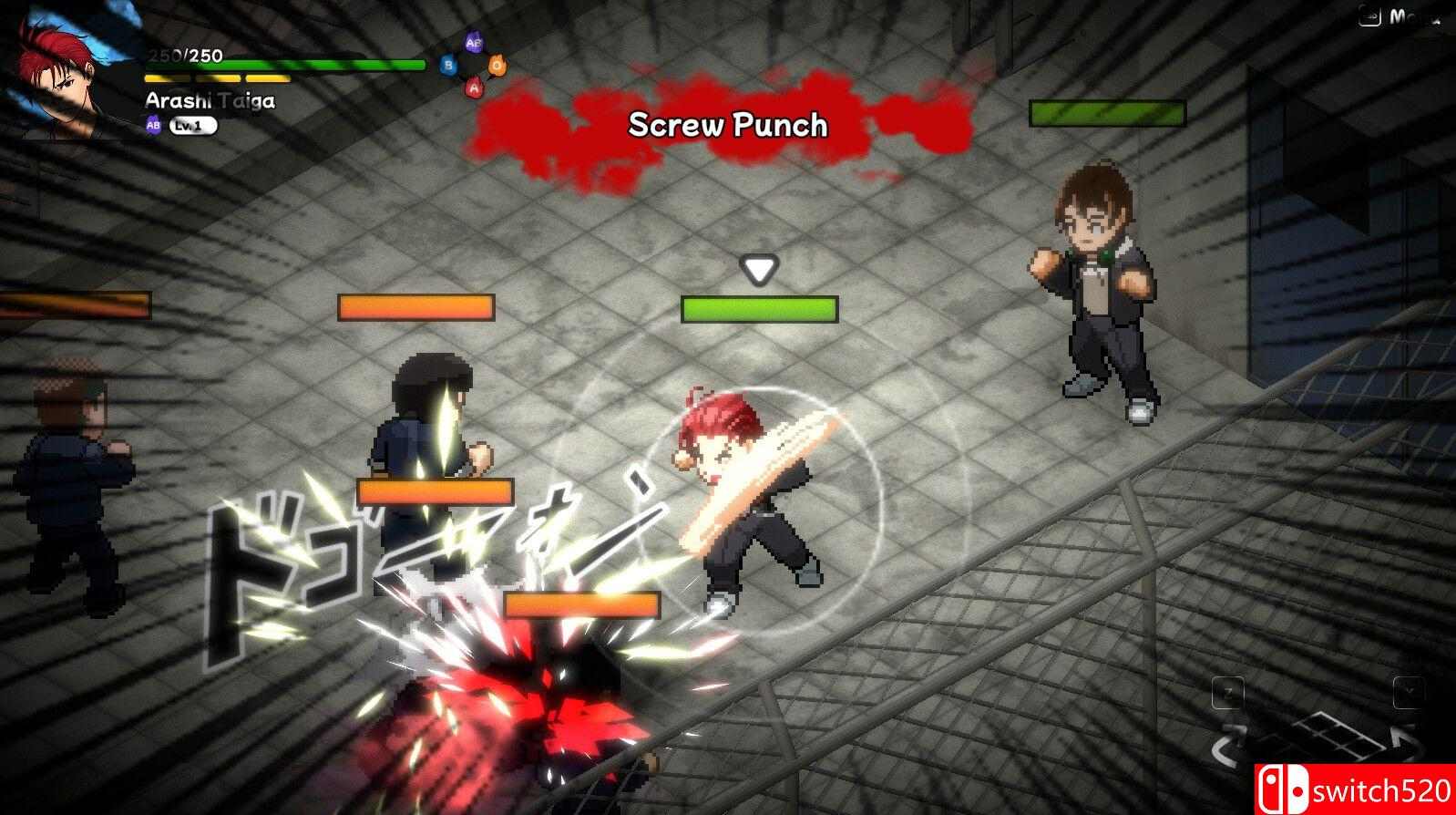Screen dimensions: 1456x815
Task: Trigger the orange O flame skill icon
Action: click(x=497, y=65)
